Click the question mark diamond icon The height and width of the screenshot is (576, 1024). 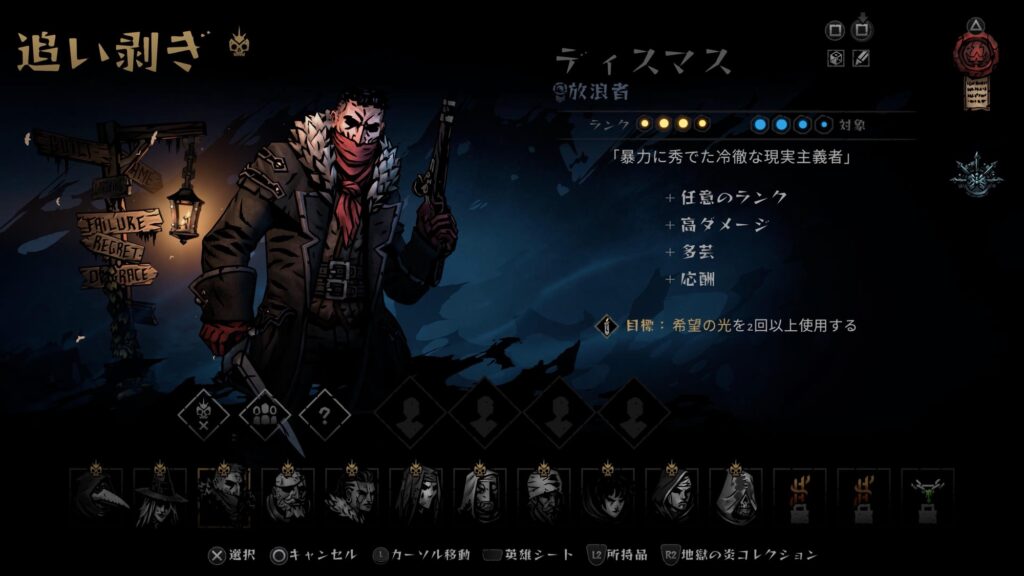click(x=325, y=413)
